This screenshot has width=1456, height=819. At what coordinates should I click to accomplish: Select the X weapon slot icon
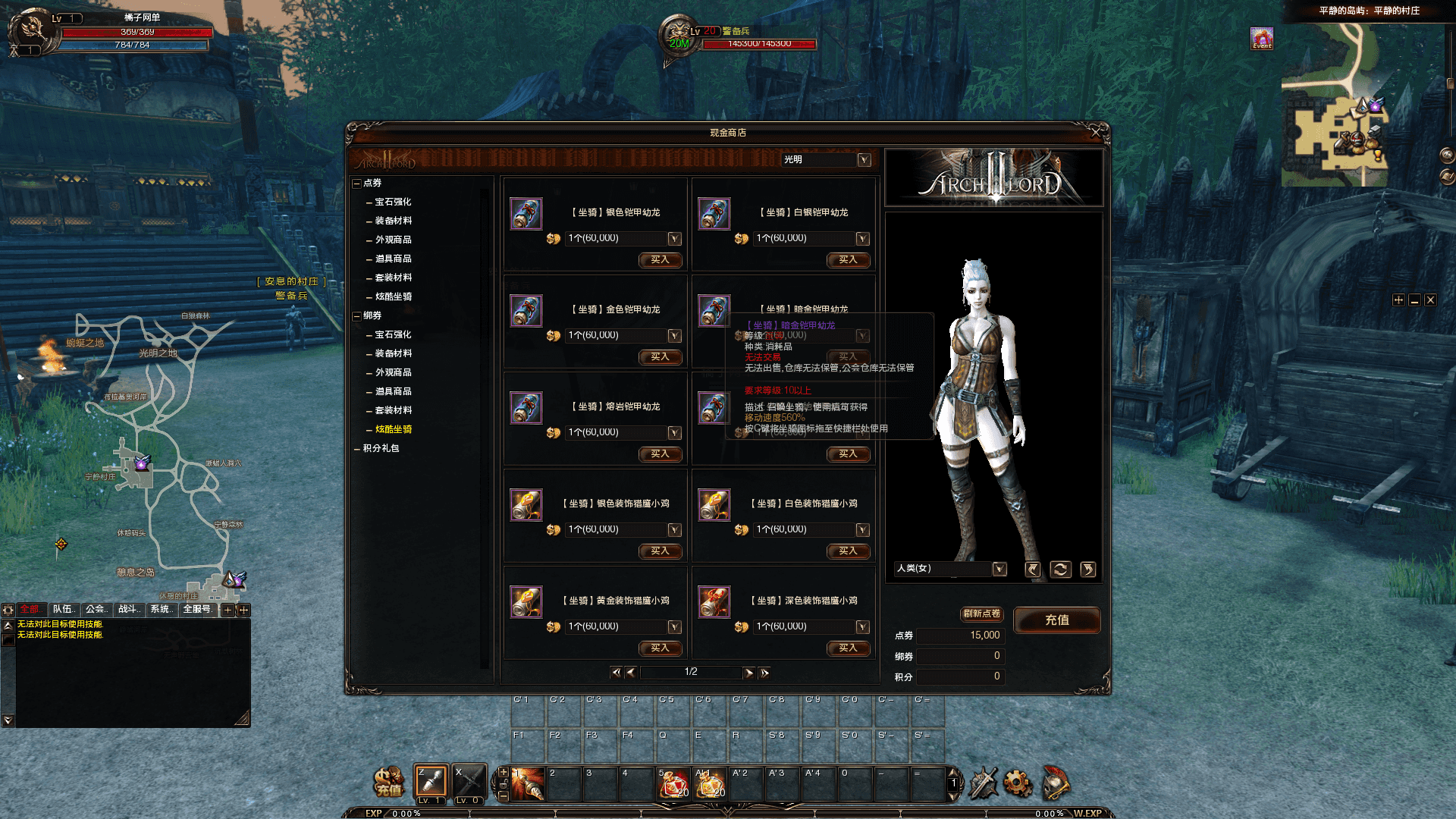[468, 781]
